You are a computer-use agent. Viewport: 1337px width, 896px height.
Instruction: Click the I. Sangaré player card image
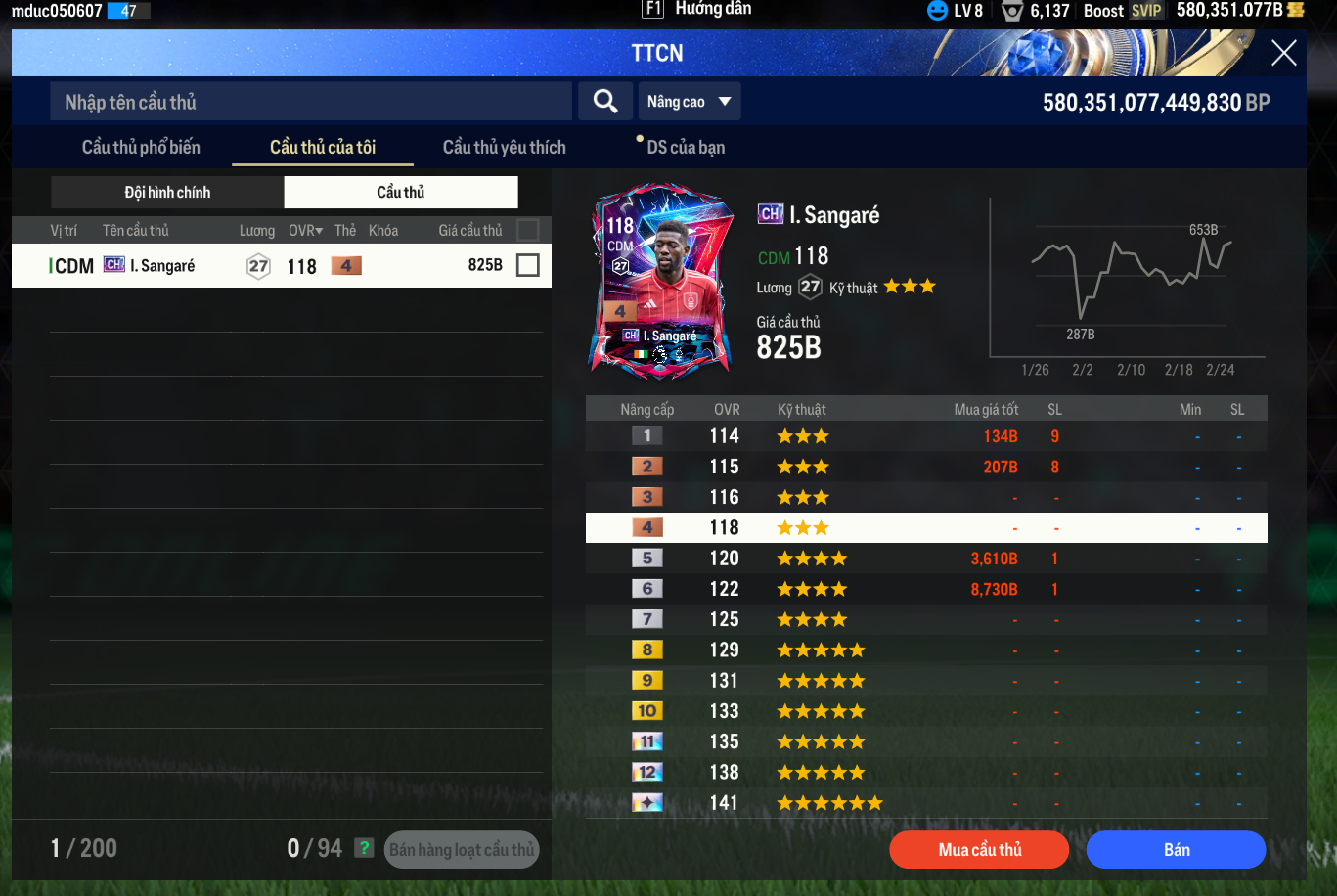pyautogui.click(x=660, y=279)
